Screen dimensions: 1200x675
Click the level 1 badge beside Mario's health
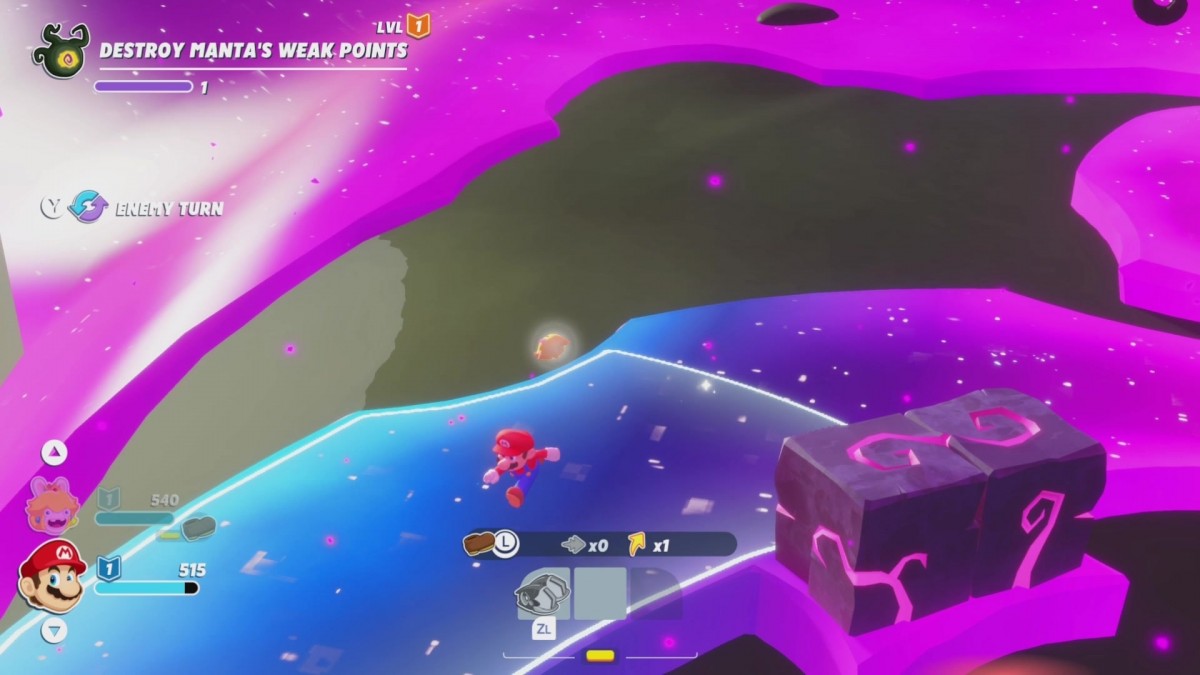tap(108, 569)
